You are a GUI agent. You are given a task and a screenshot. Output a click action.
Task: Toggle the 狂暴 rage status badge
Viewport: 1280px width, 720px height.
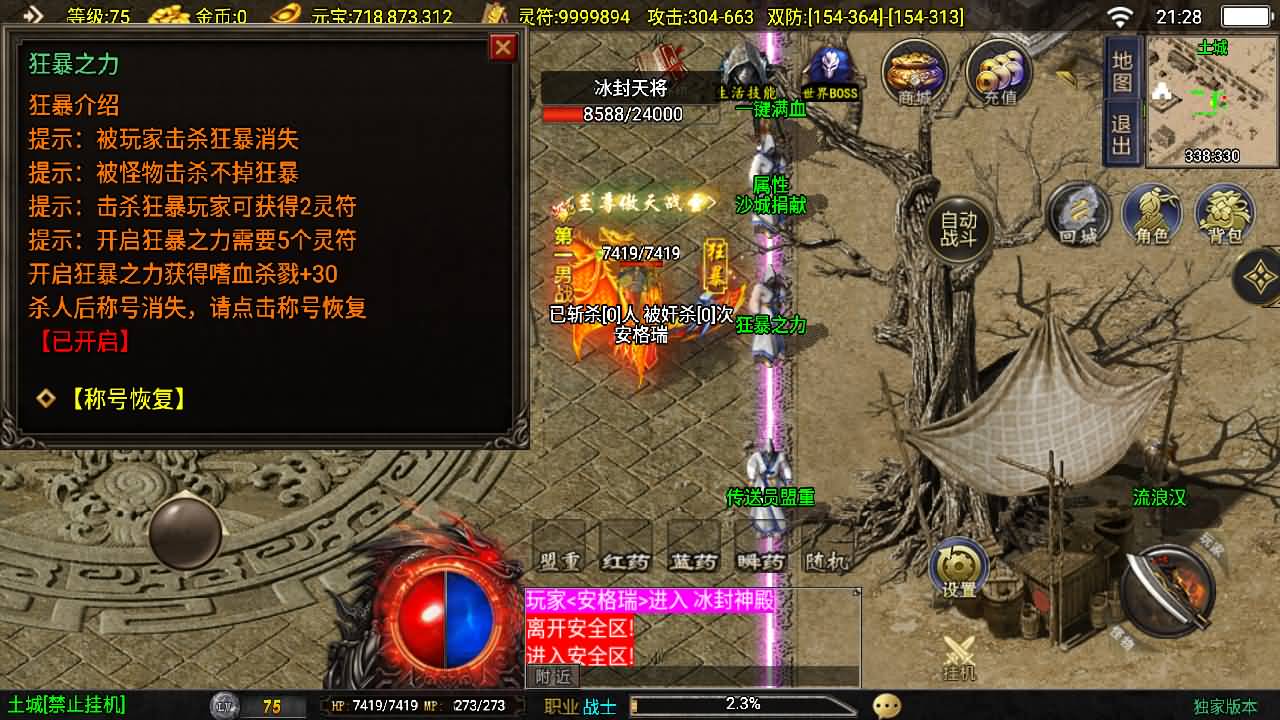click(x=715, y=265)
